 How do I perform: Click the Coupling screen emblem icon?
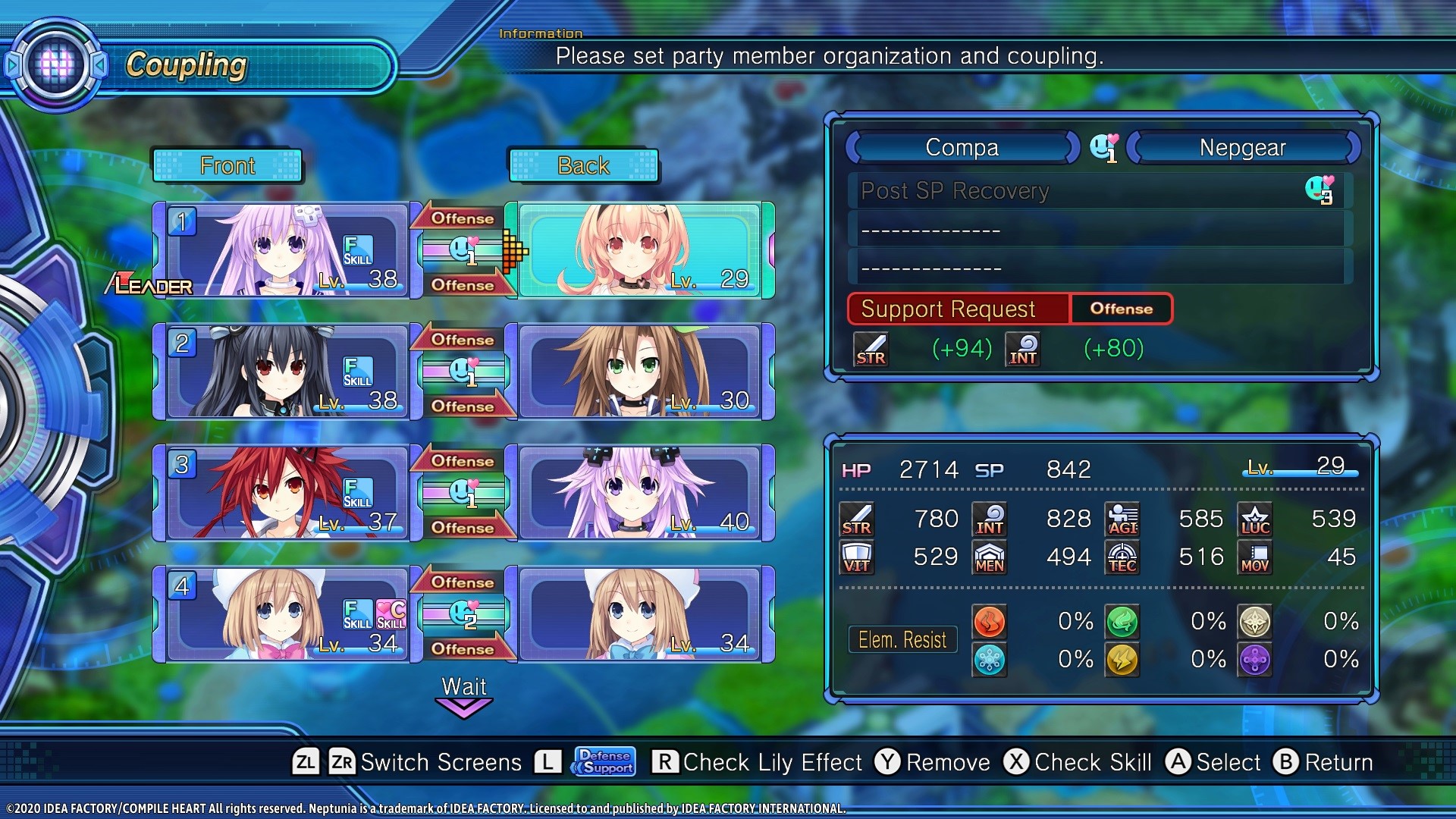(56, 65)
